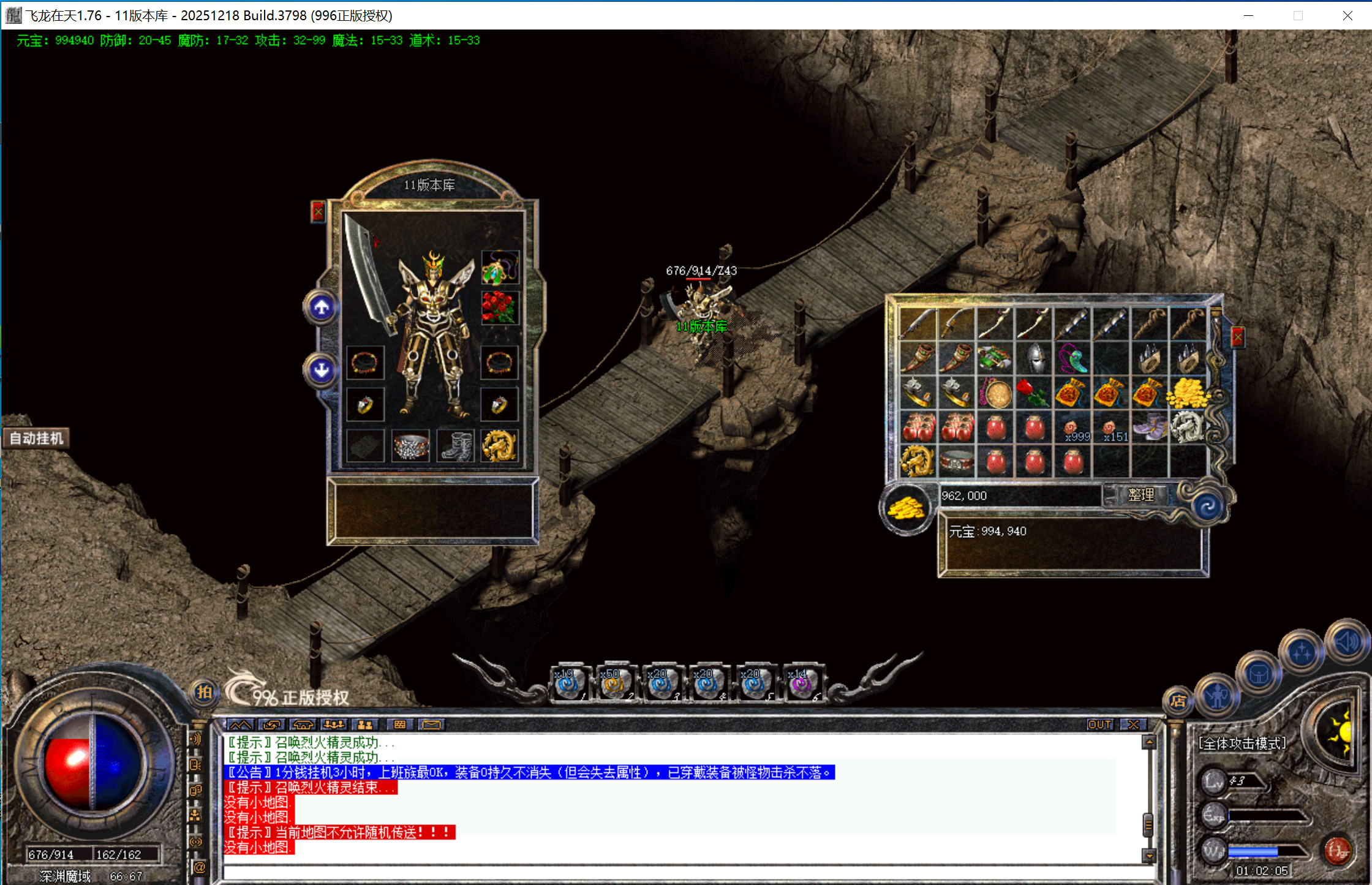The image size is (1372, 885).
Task: Click the 拍 auction button
Action: 204,693
